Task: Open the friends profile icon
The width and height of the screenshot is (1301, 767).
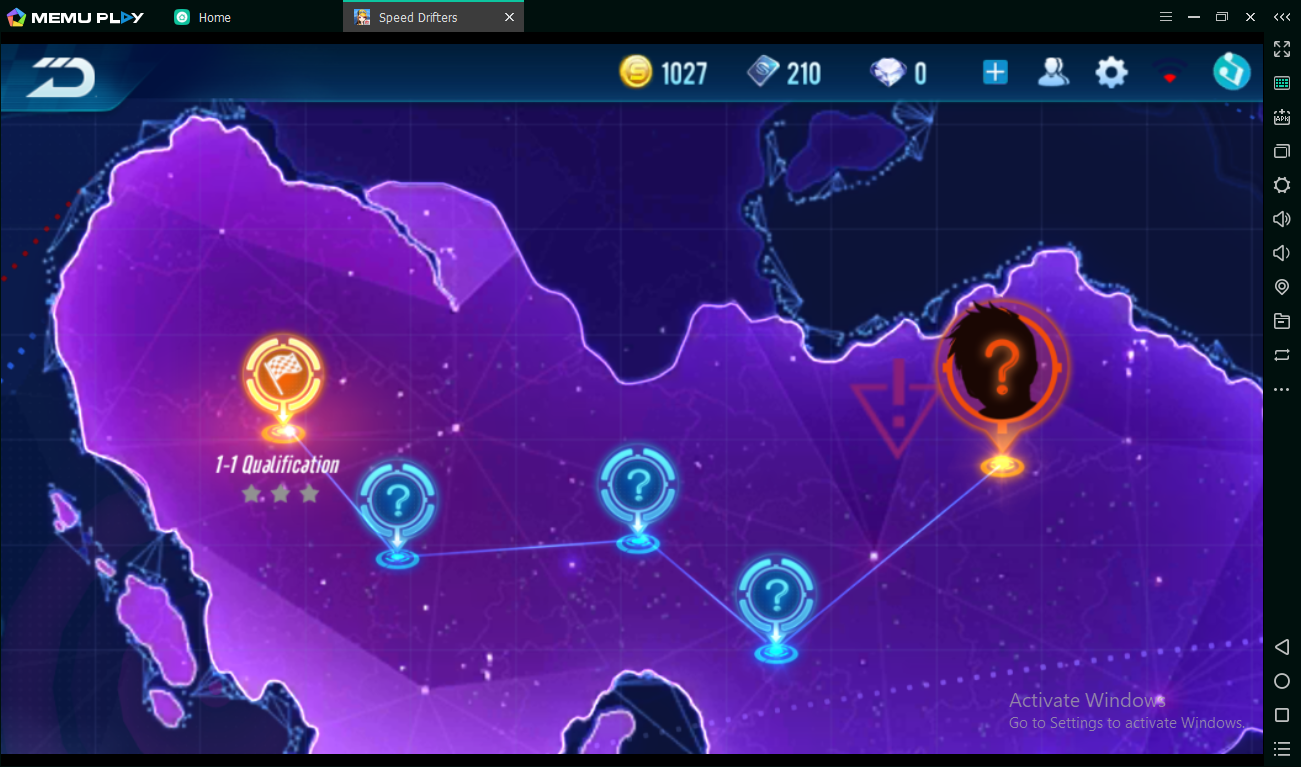Action: (x=1052, y=72)
